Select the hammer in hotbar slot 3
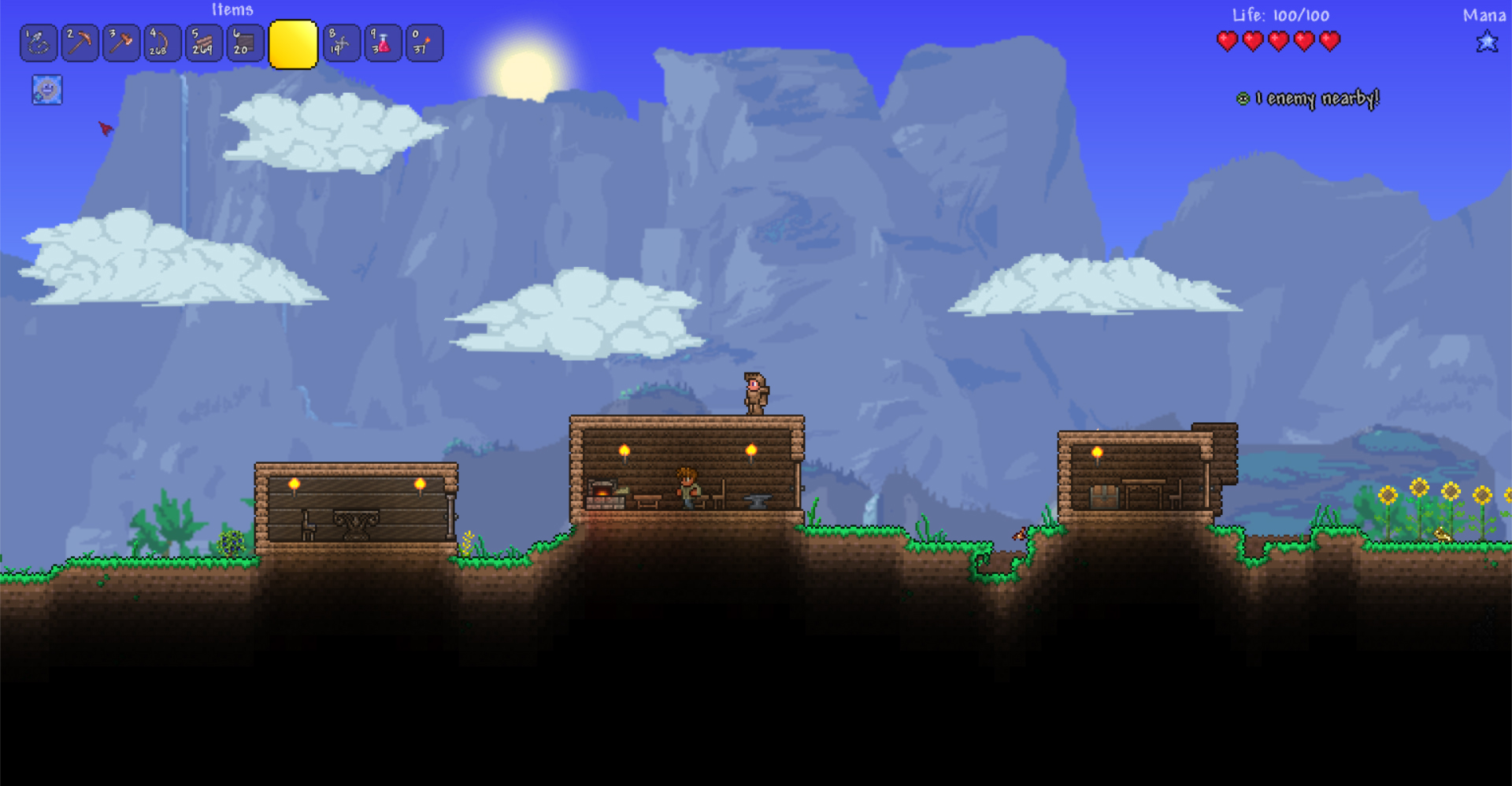This screenshot has height=786, width=1512. (120, 43)
